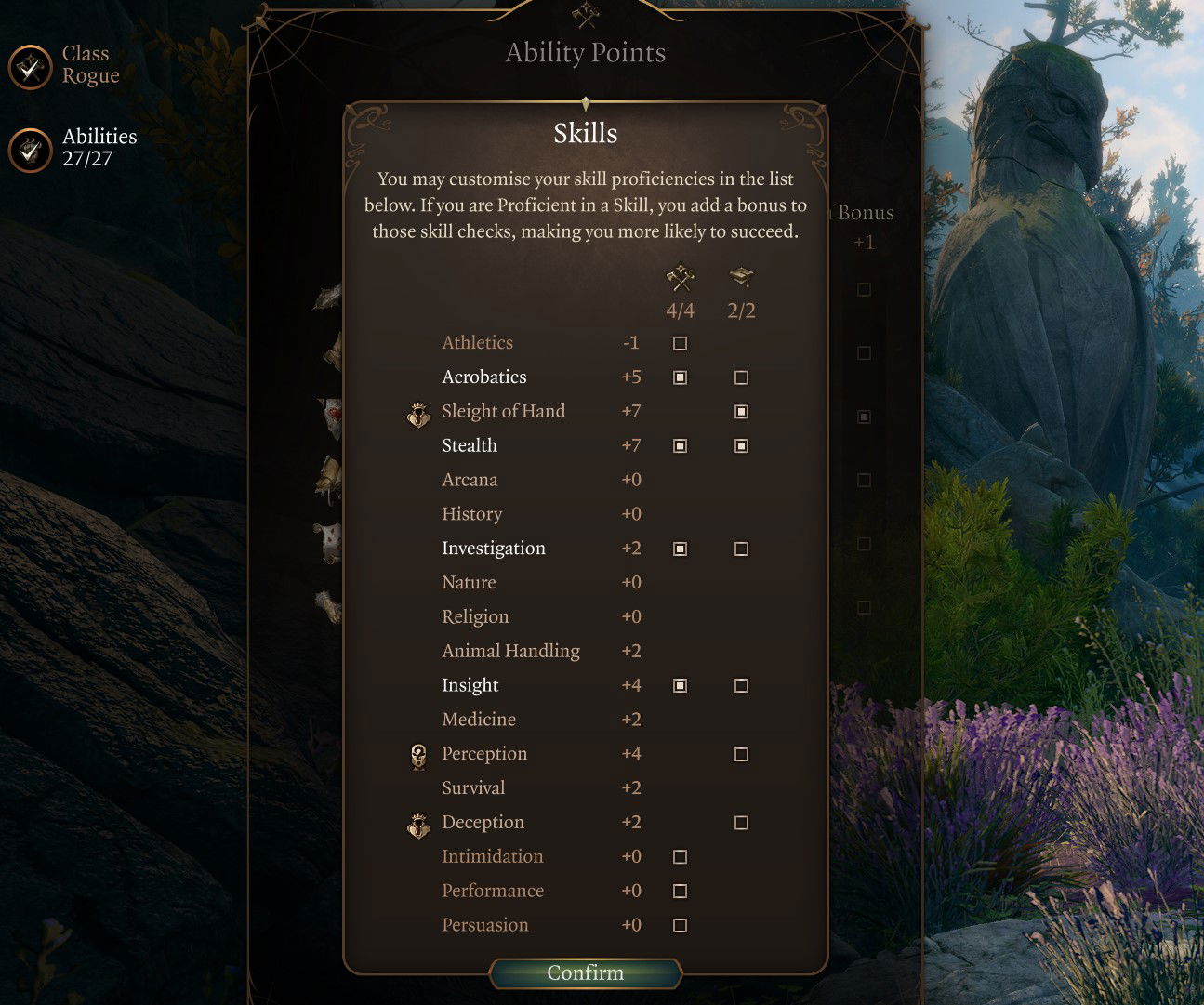
Task: Enable Acrobatics expertise checkbox
Action: click(x=741, y=377)
